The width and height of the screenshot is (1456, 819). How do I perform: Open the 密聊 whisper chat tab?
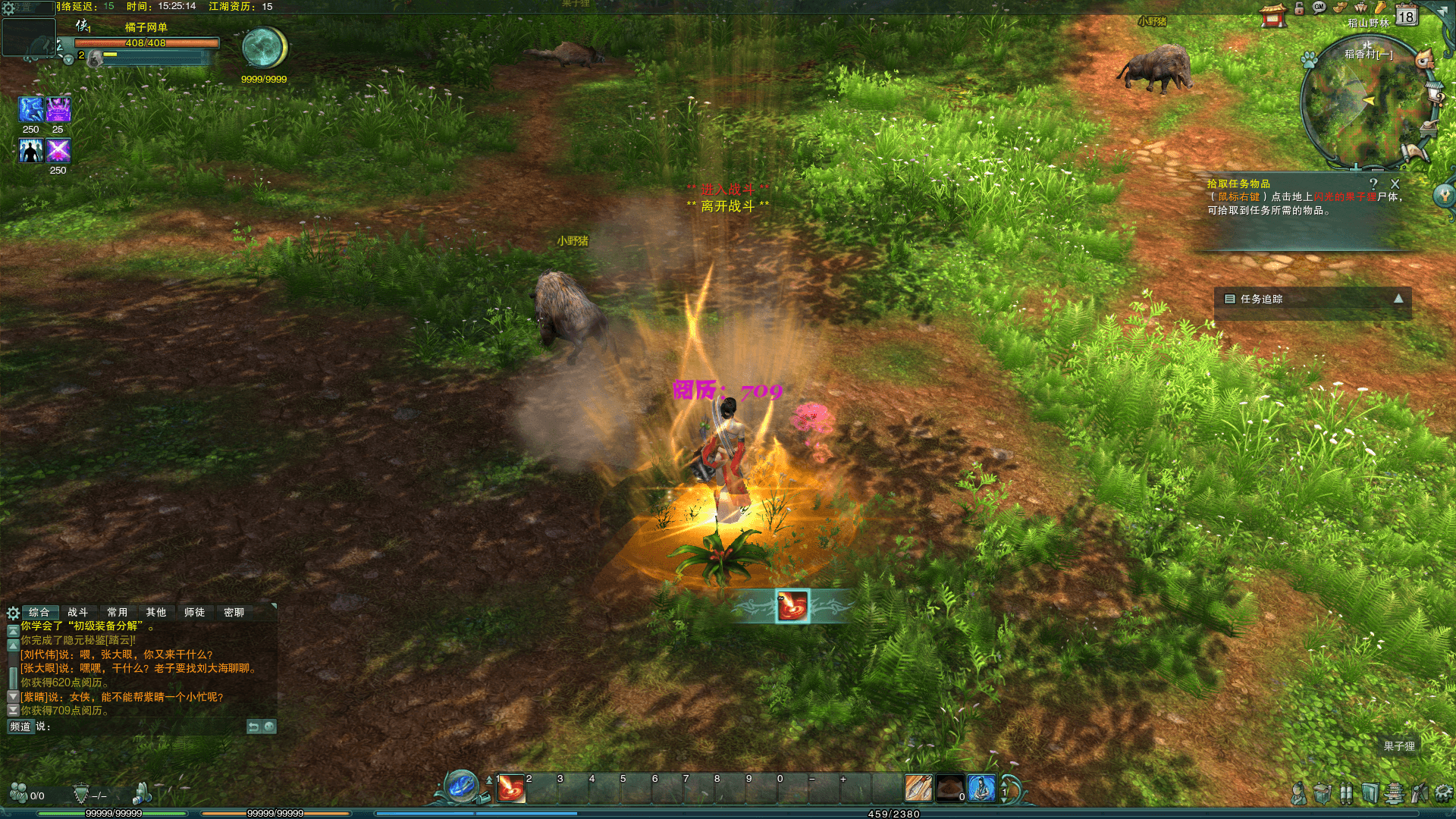pyautogui.click(x=234, y=612)
